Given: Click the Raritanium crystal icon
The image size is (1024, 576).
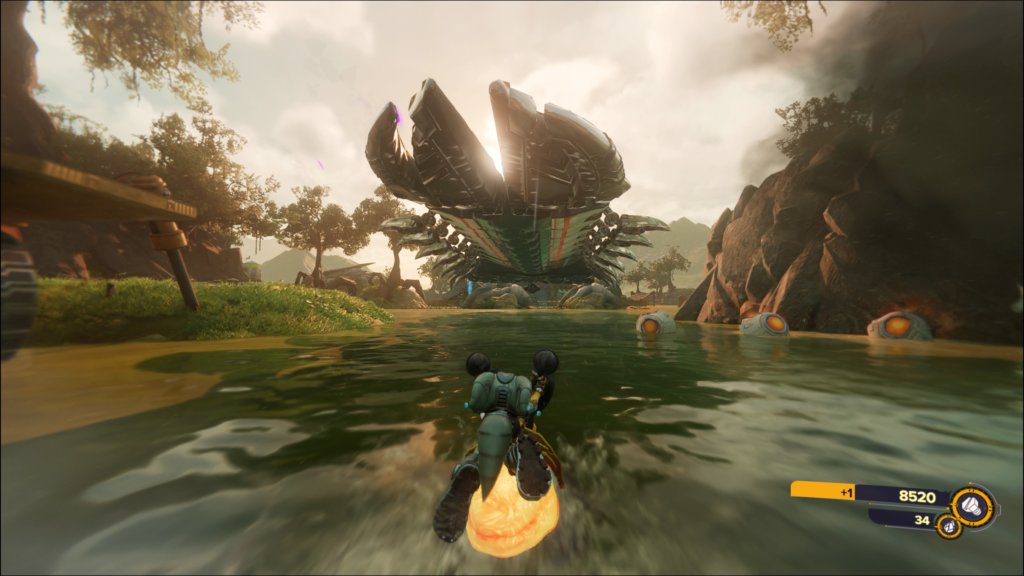Looking at the screenshot, I should (949, 525).
